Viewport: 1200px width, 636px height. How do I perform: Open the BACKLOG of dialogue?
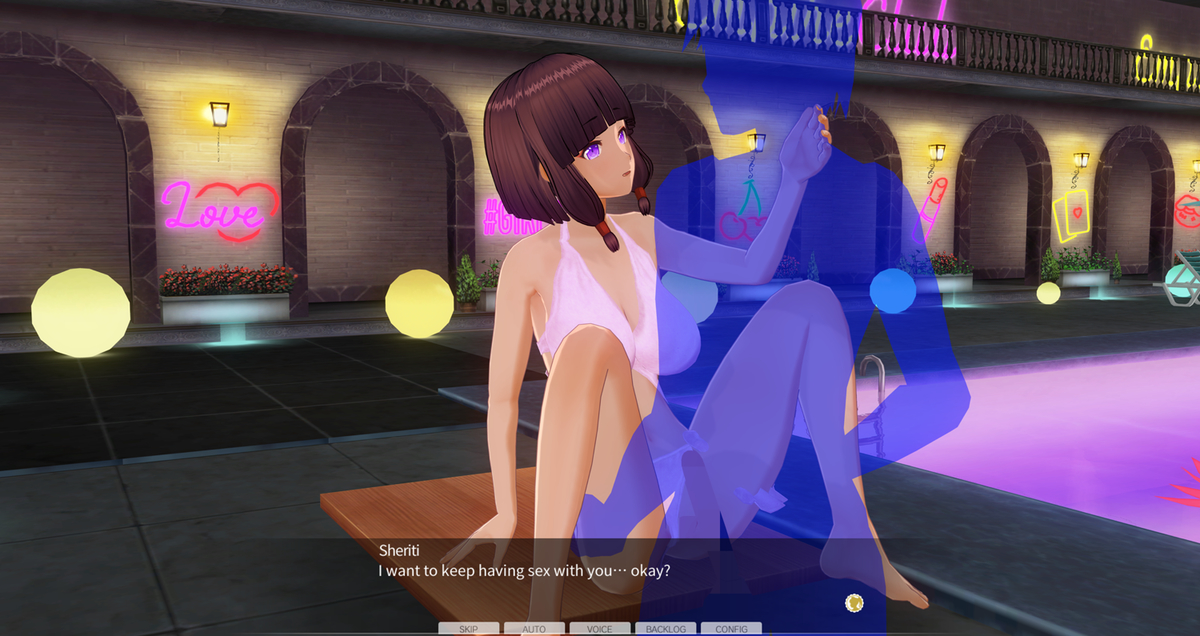[x=666, y=629]
